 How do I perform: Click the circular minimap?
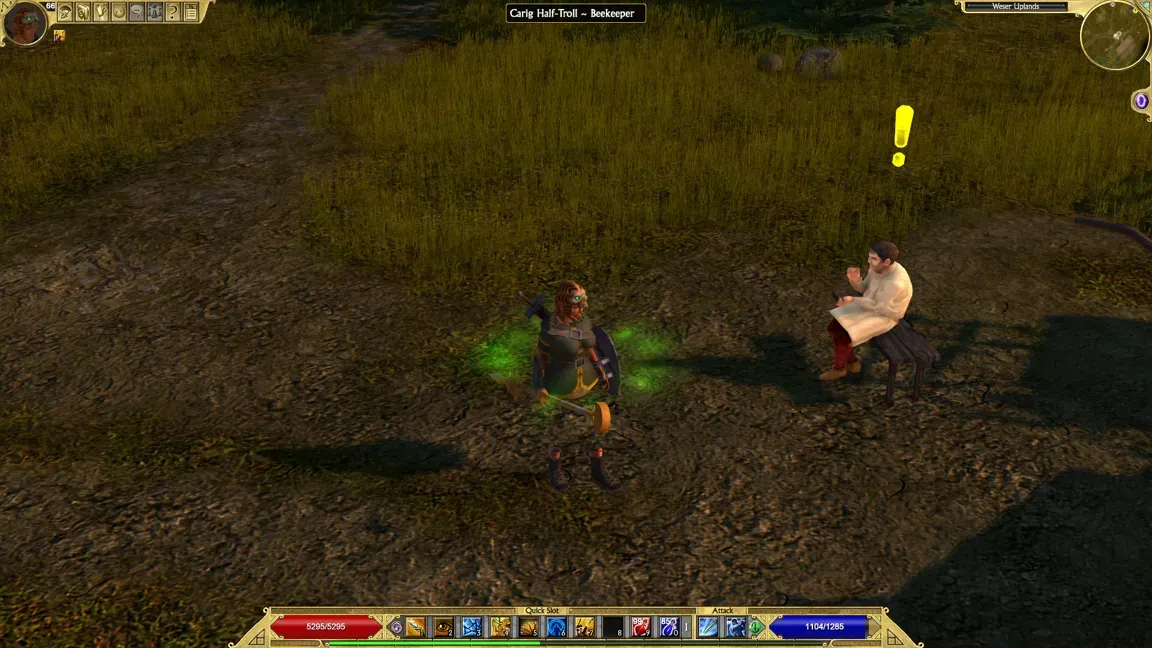tap(1114, 36)
